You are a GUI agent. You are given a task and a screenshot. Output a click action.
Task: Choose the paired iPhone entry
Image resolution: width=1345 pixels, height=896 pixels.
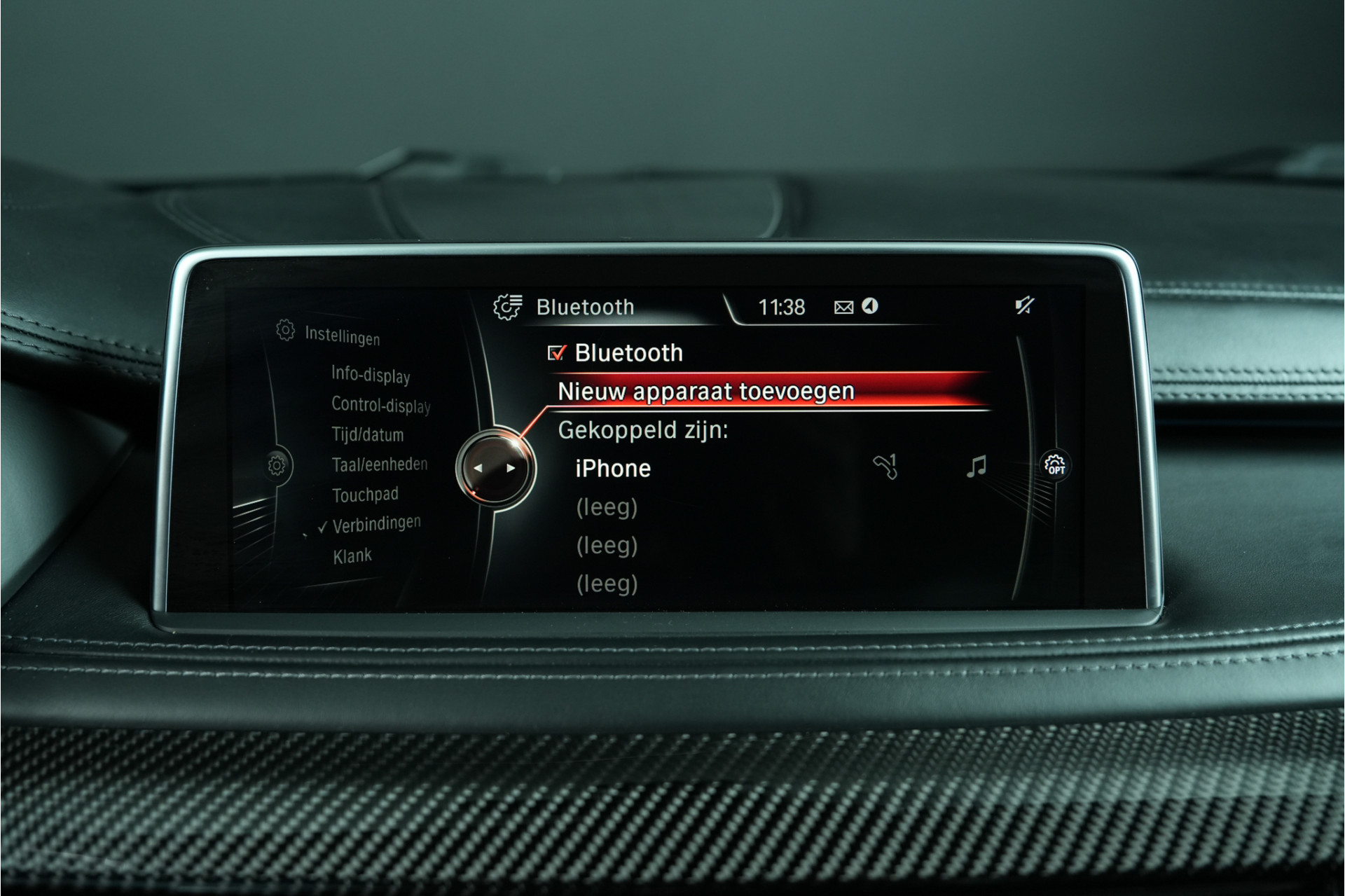pyautogui.click(x=613, y=469)
